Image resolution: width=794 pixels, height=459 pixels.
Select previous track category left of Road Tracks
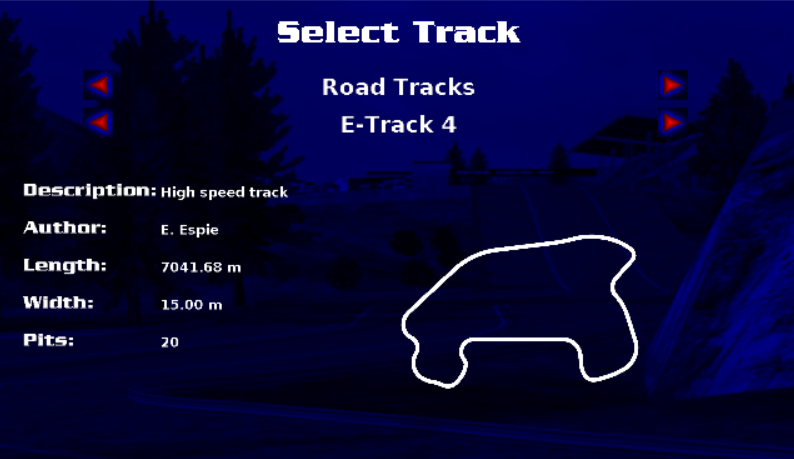click(98, 86)
